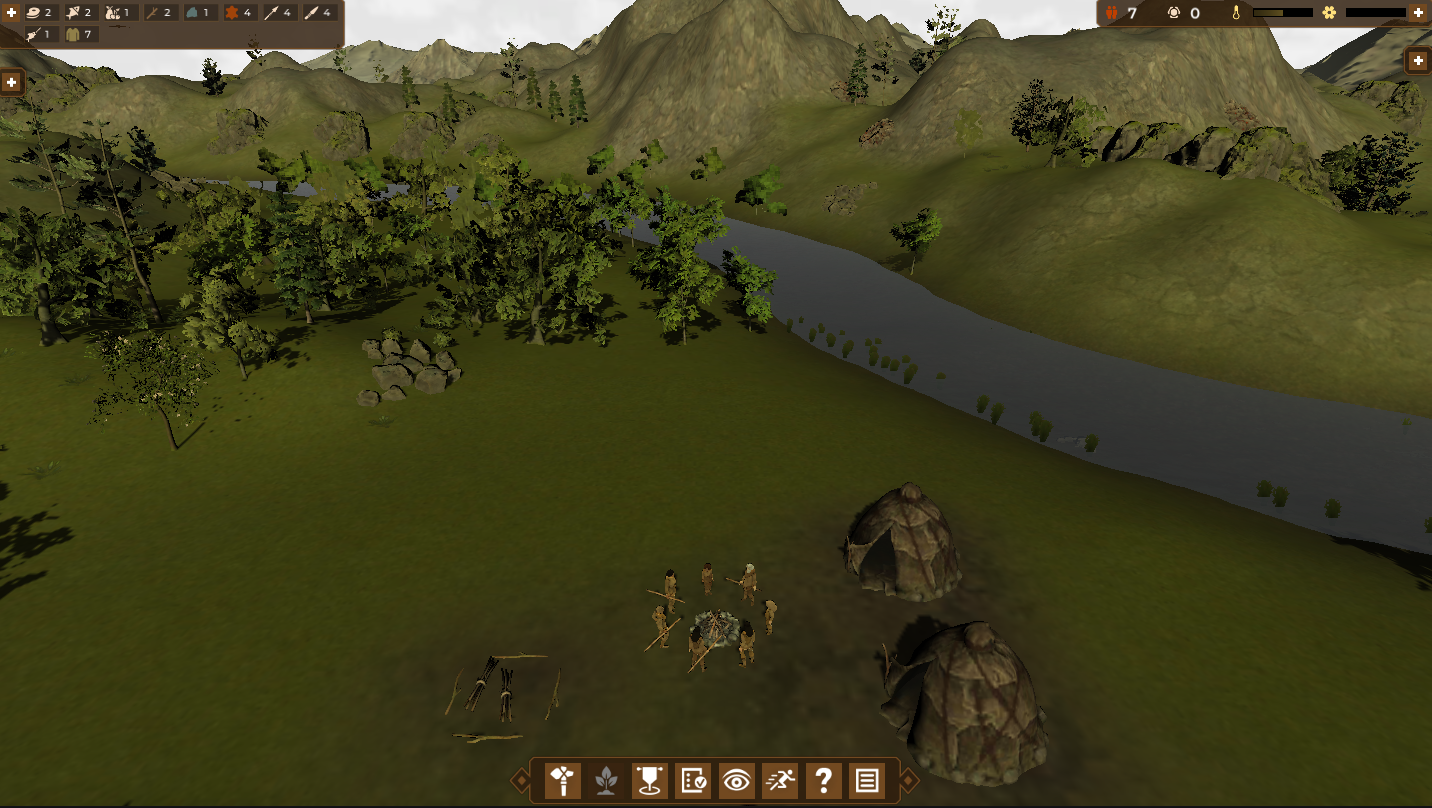Screen dimensions: 1432x808
Task: Toggle the eye view options button
Action: point(737,780)
